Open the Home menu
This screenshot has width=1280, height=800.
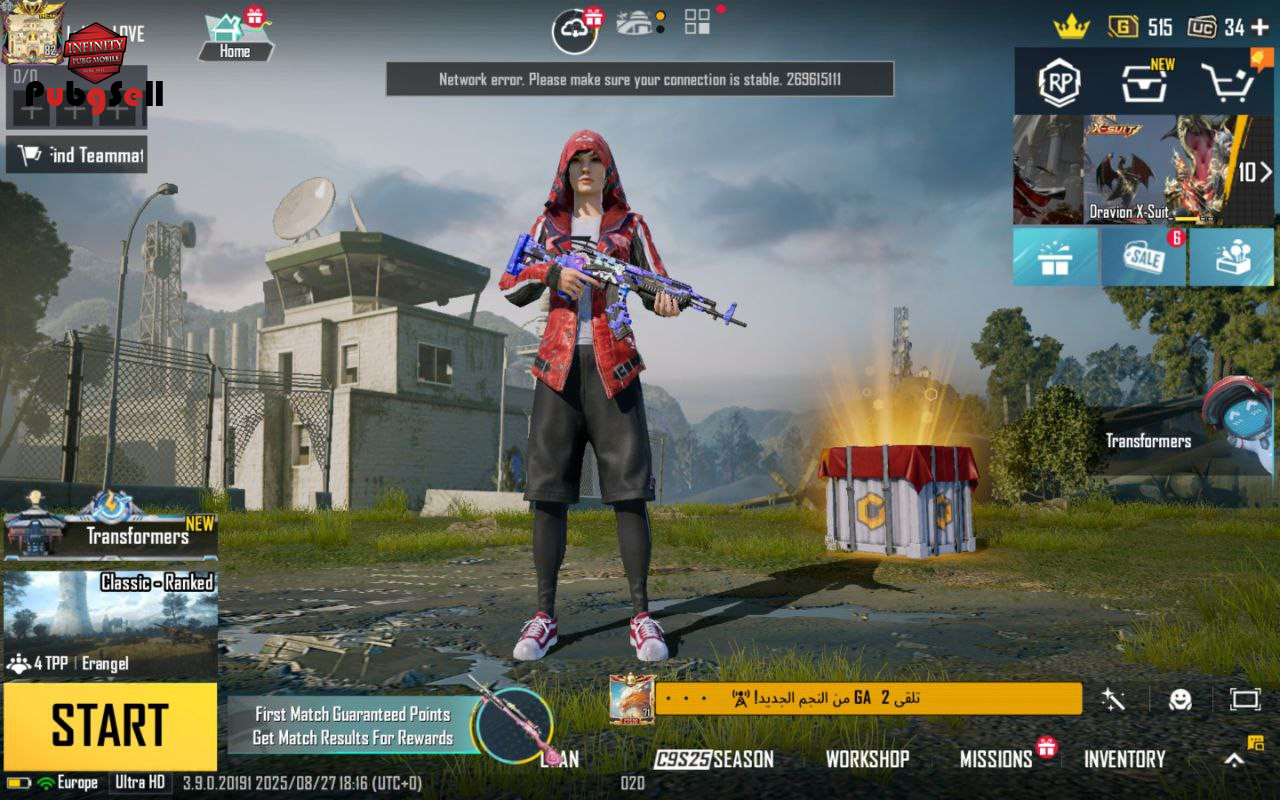click(x=235, y=38)
